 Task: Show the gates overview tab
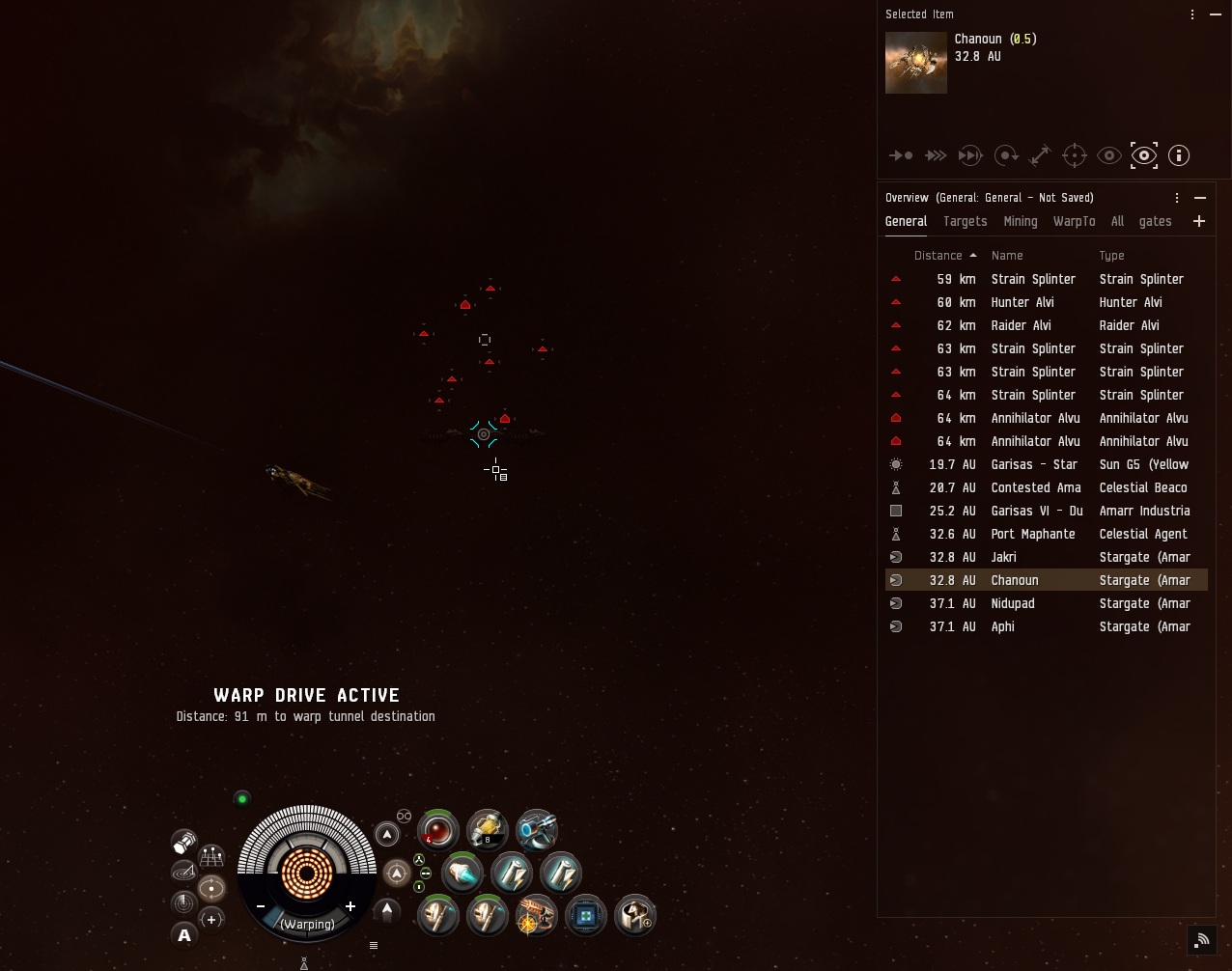click(x=1155, y=221)
